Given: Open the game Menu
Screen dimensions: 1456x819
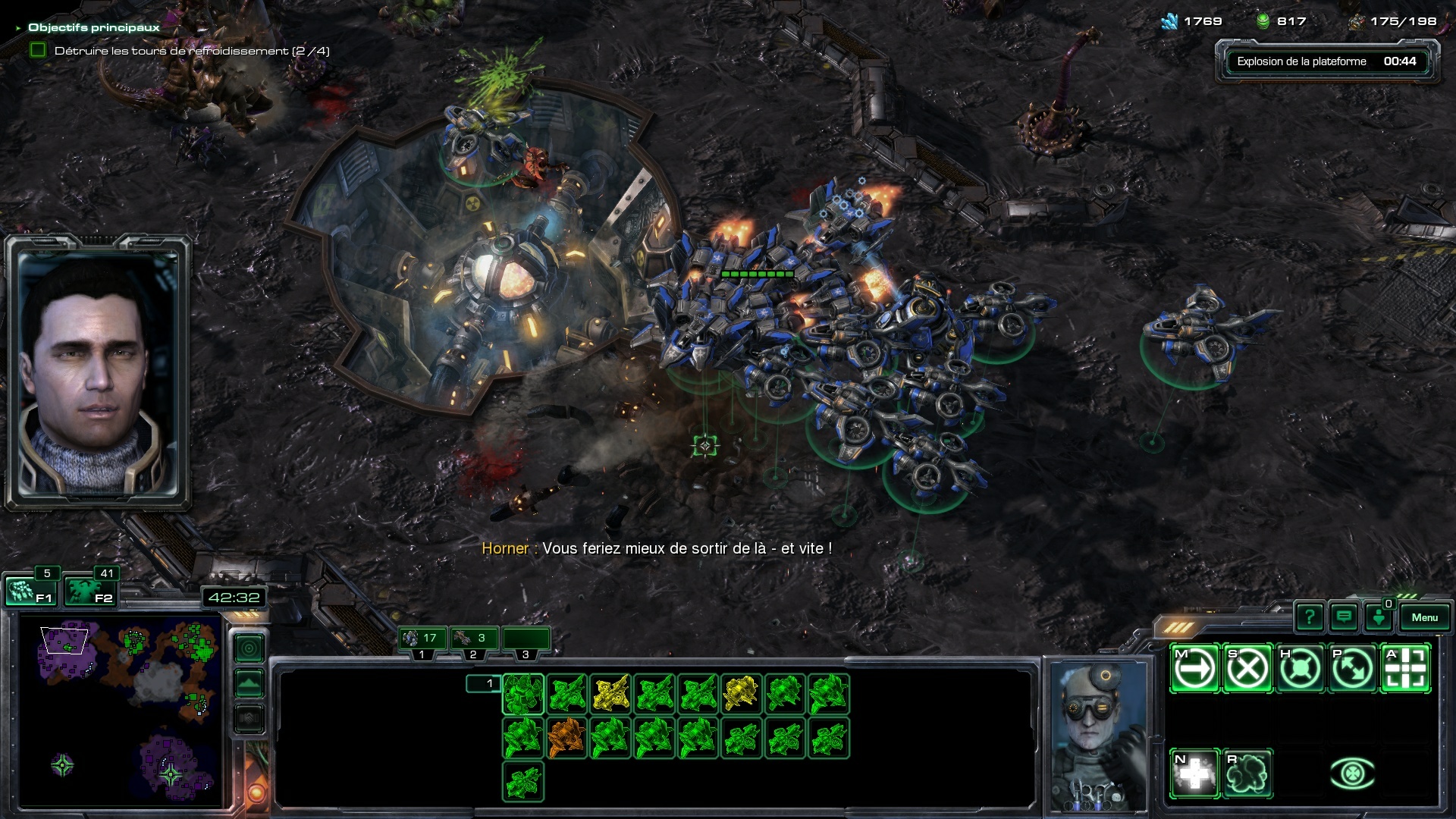Looking at the screenshot, I should pyautogui.click(x=1424, y=617).
